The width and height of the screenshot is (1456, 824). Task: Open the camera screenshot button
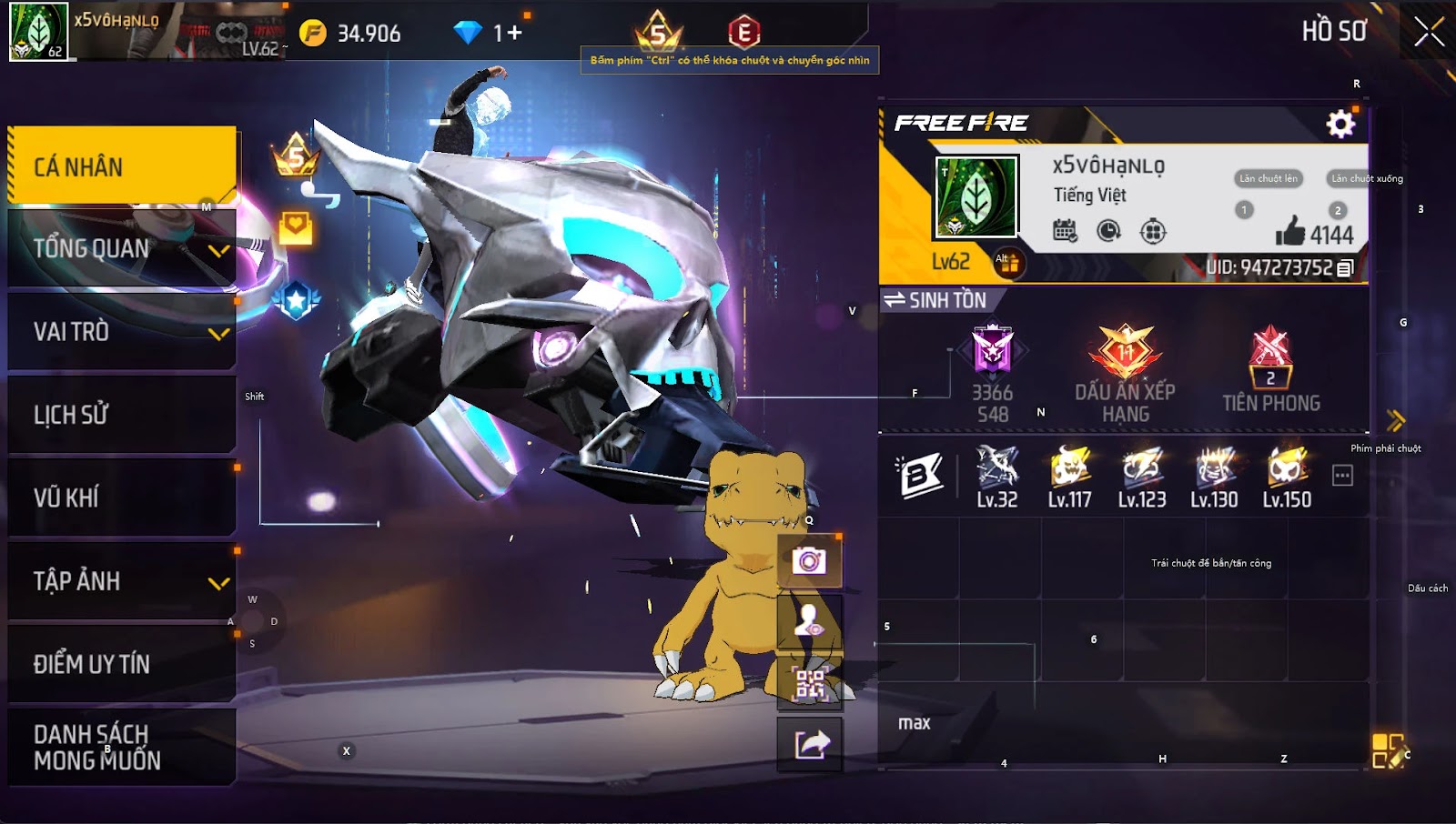click(809, 560)
